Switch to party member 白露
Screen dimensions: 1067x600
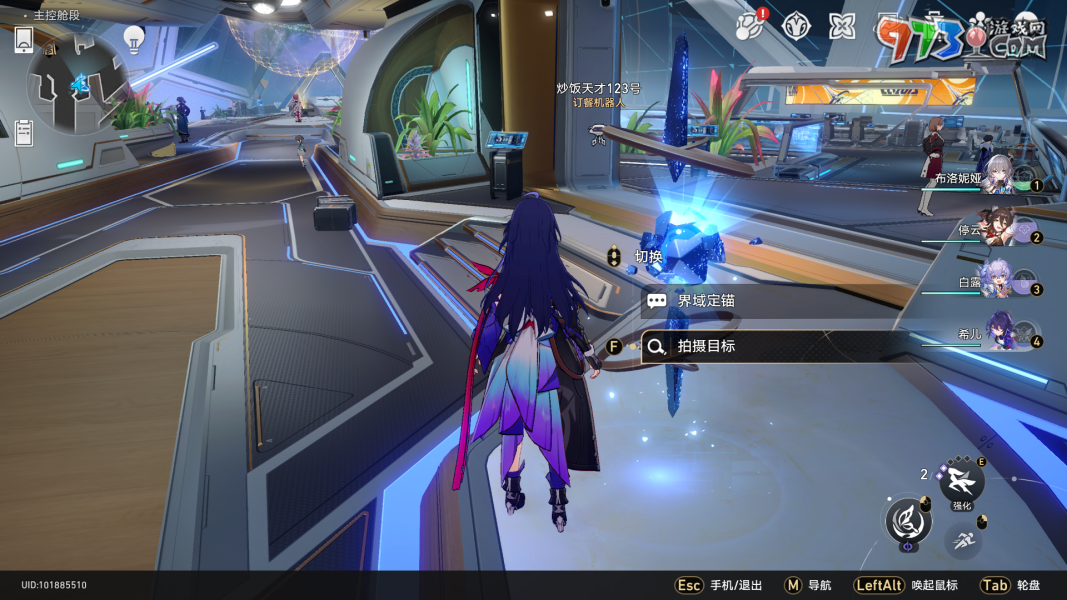click(x=1000, y=283)
